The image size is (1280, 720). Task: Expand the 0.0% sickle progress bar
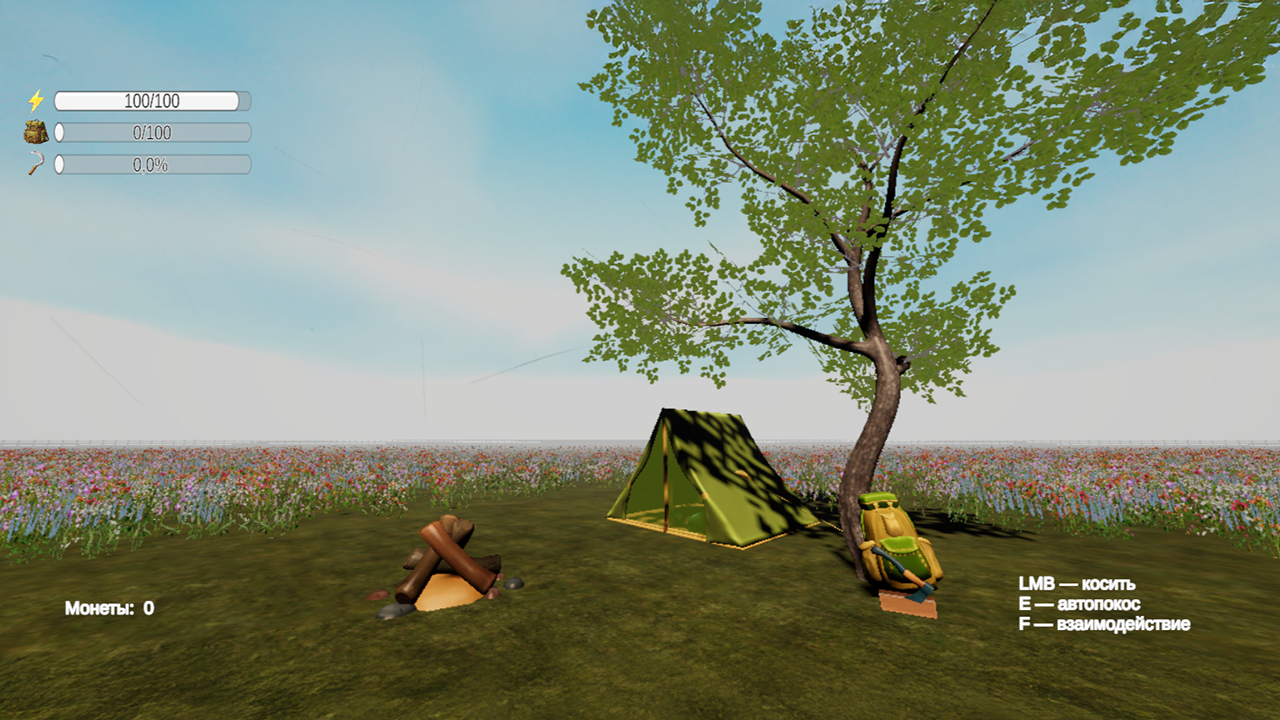150,165
